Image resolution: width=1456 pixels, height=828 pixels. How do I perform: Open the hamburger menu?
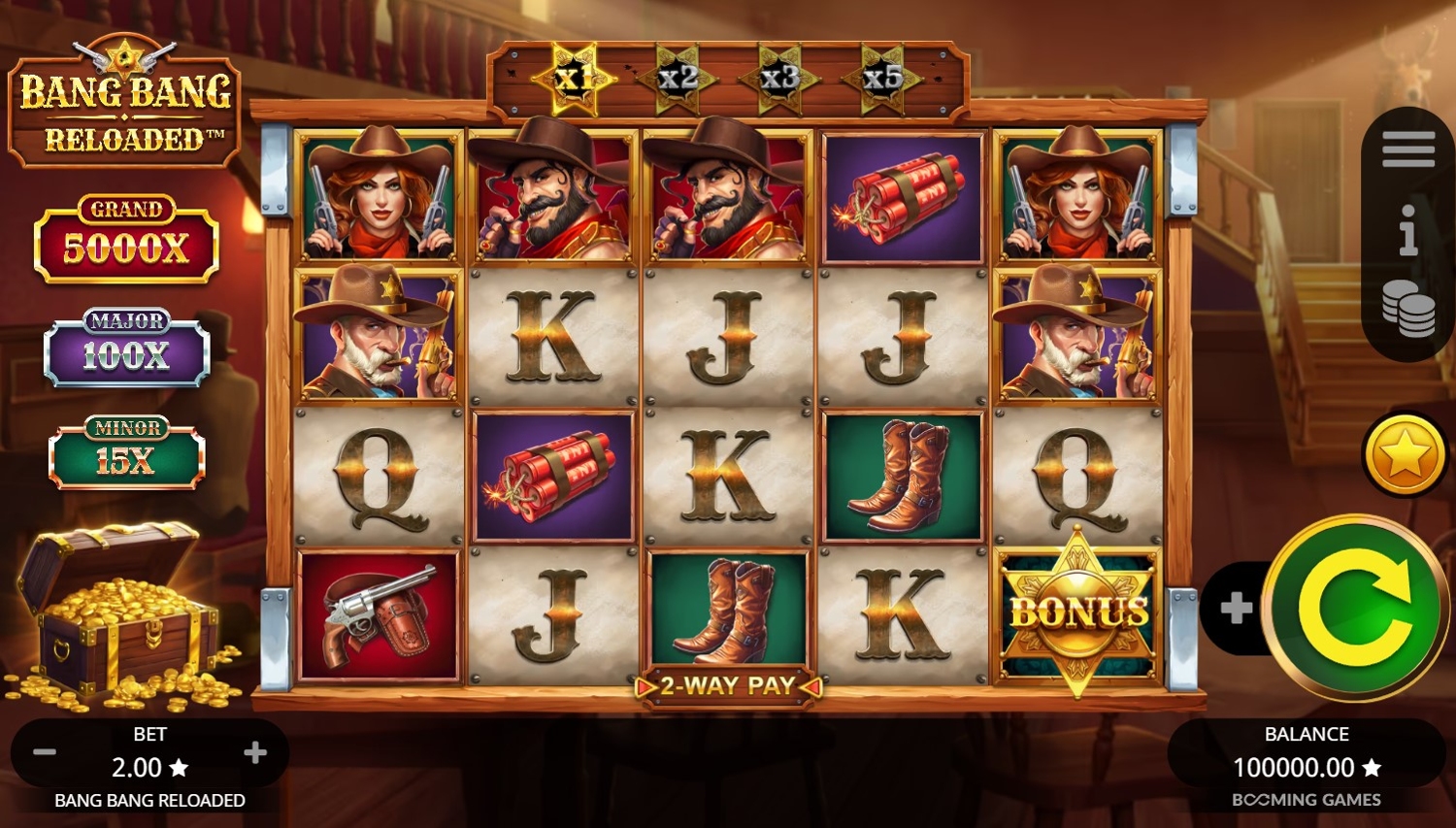1407,150
